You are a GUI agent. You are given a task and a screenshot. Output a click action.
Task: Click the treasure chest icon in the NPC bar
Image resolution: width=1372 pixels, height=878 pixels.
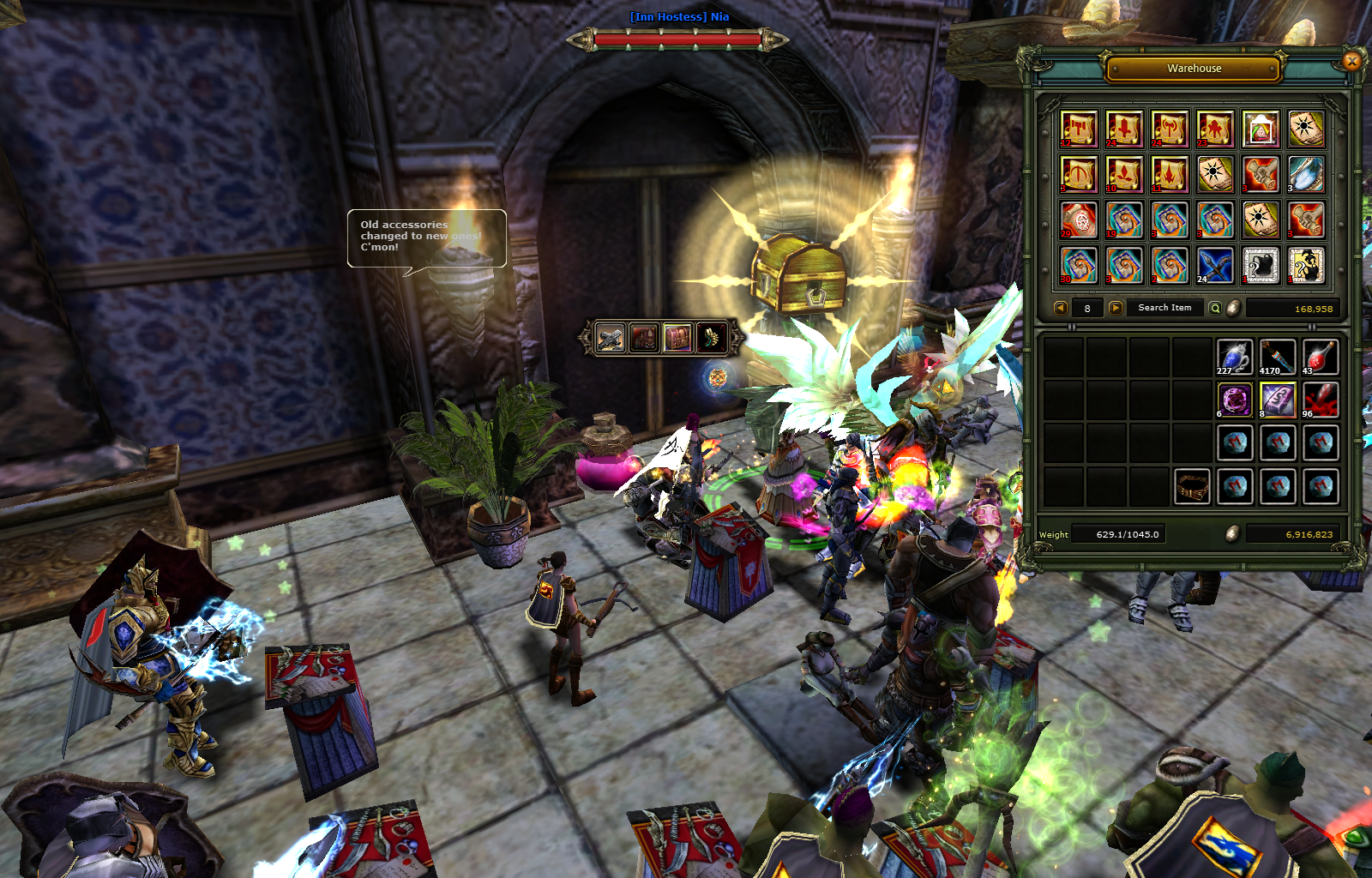coord(677,338)
